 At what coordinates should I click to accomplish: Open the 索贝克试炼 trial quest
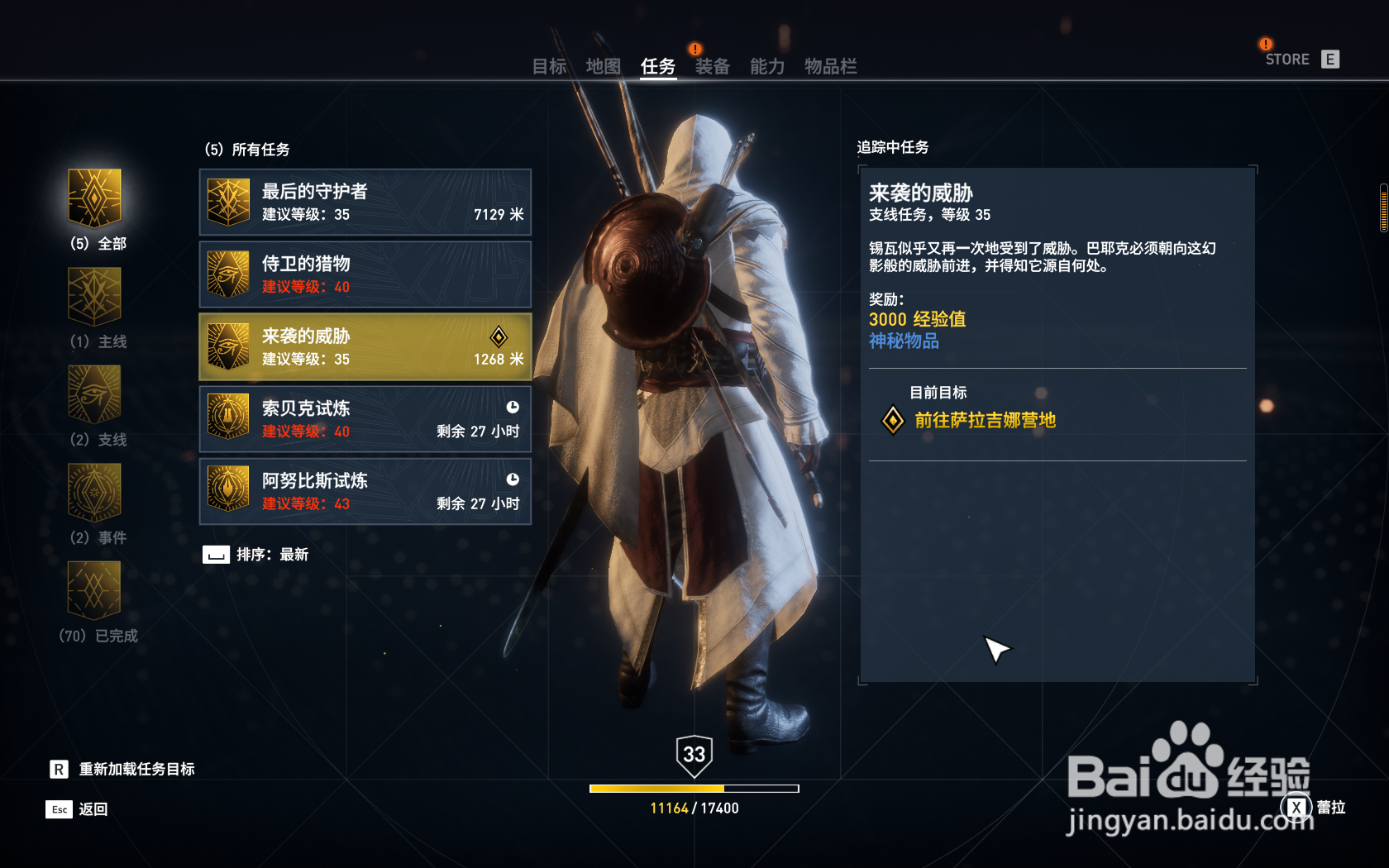click(365, 419)
